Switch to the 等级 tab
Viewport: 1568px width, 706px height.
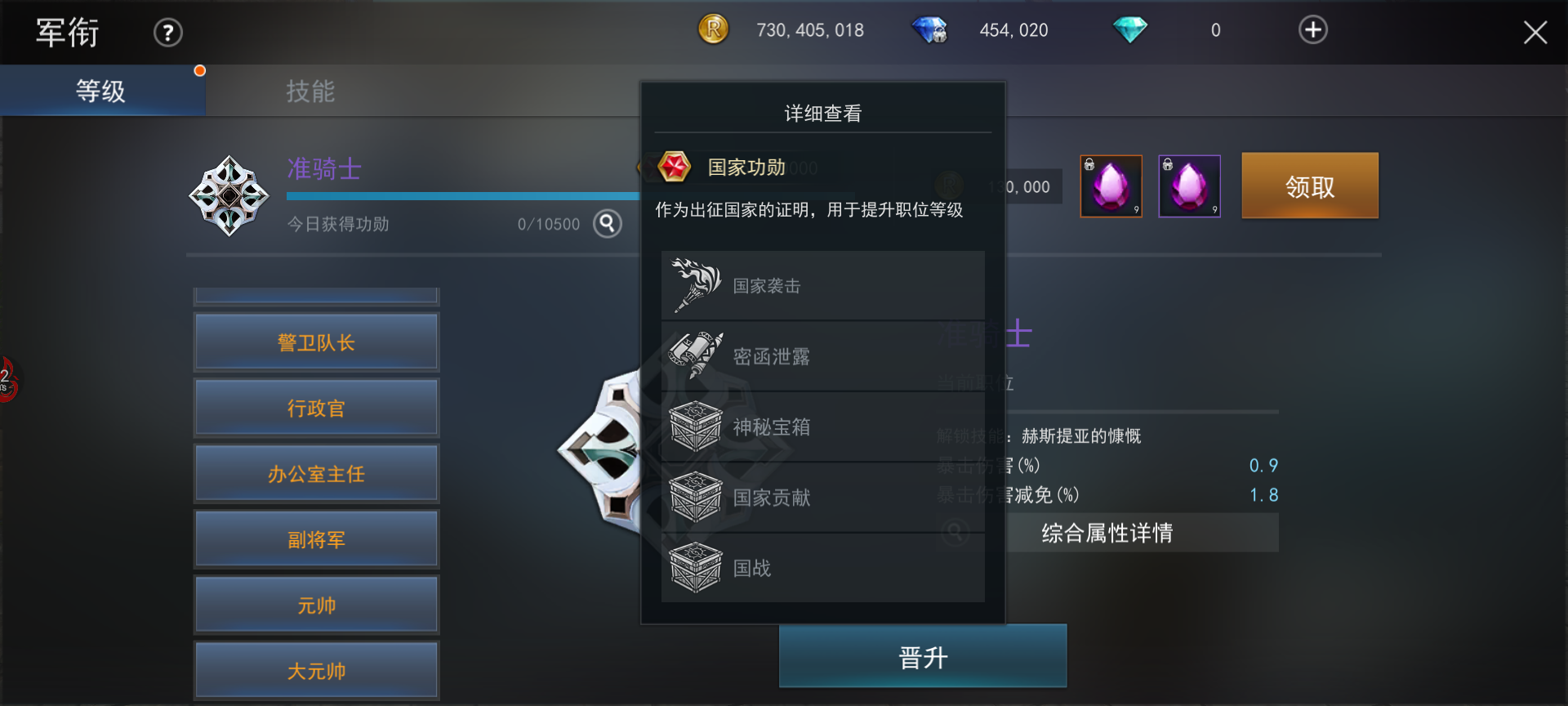pos(101,91)
